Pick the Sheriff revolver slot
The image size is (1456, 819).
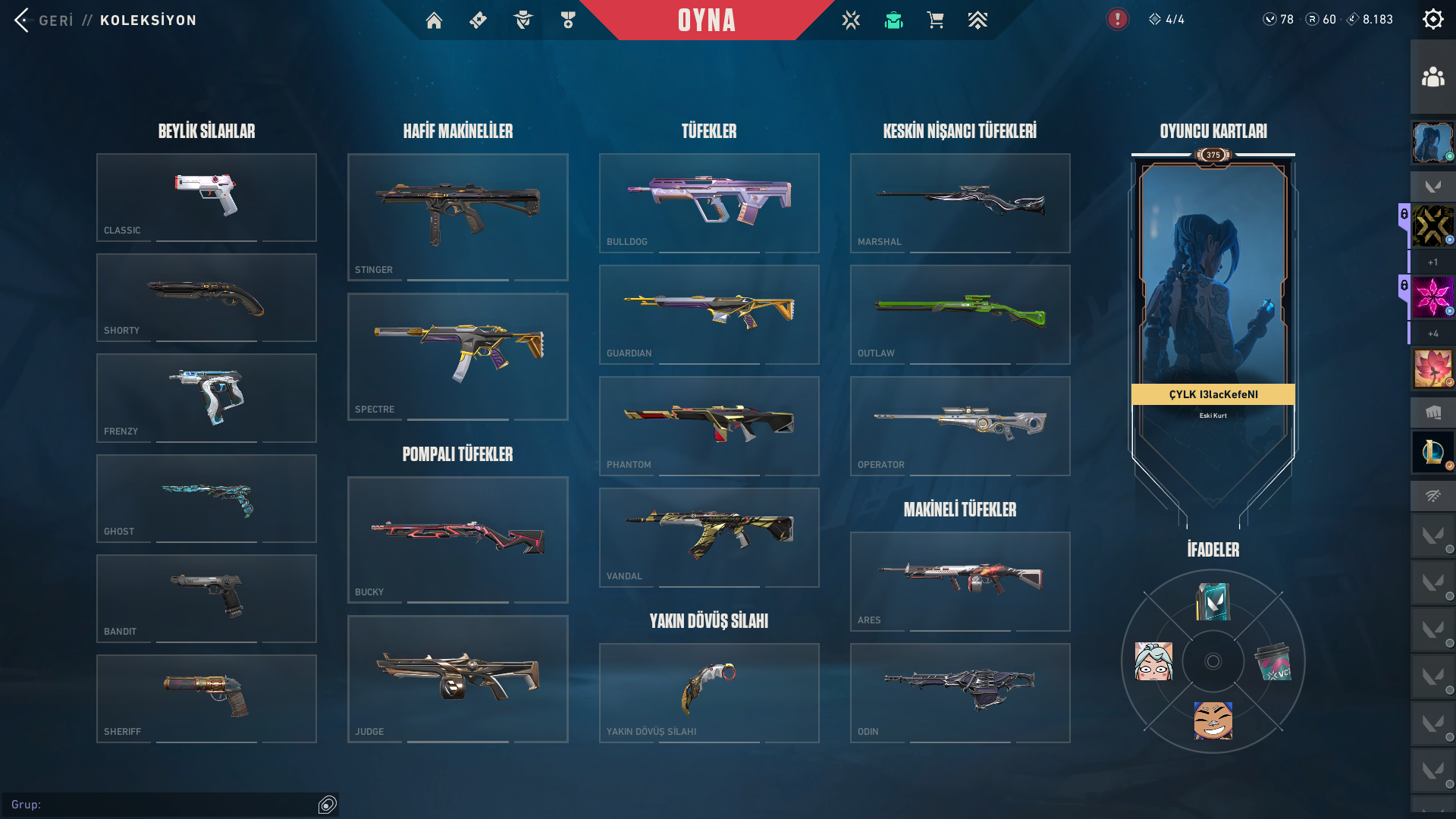click(x=206, y=698)
